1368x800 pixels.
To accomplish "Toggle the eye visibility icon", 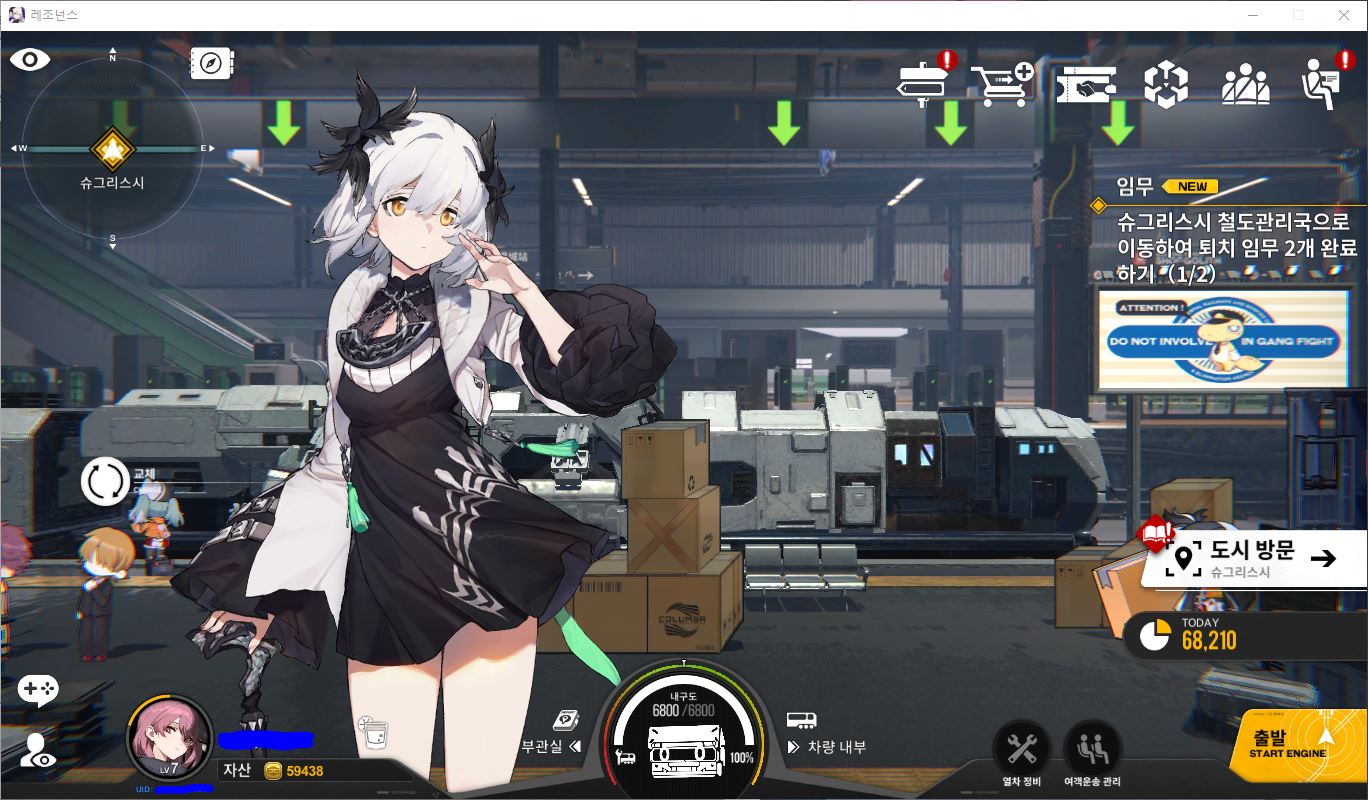I will tap(30, 60).
